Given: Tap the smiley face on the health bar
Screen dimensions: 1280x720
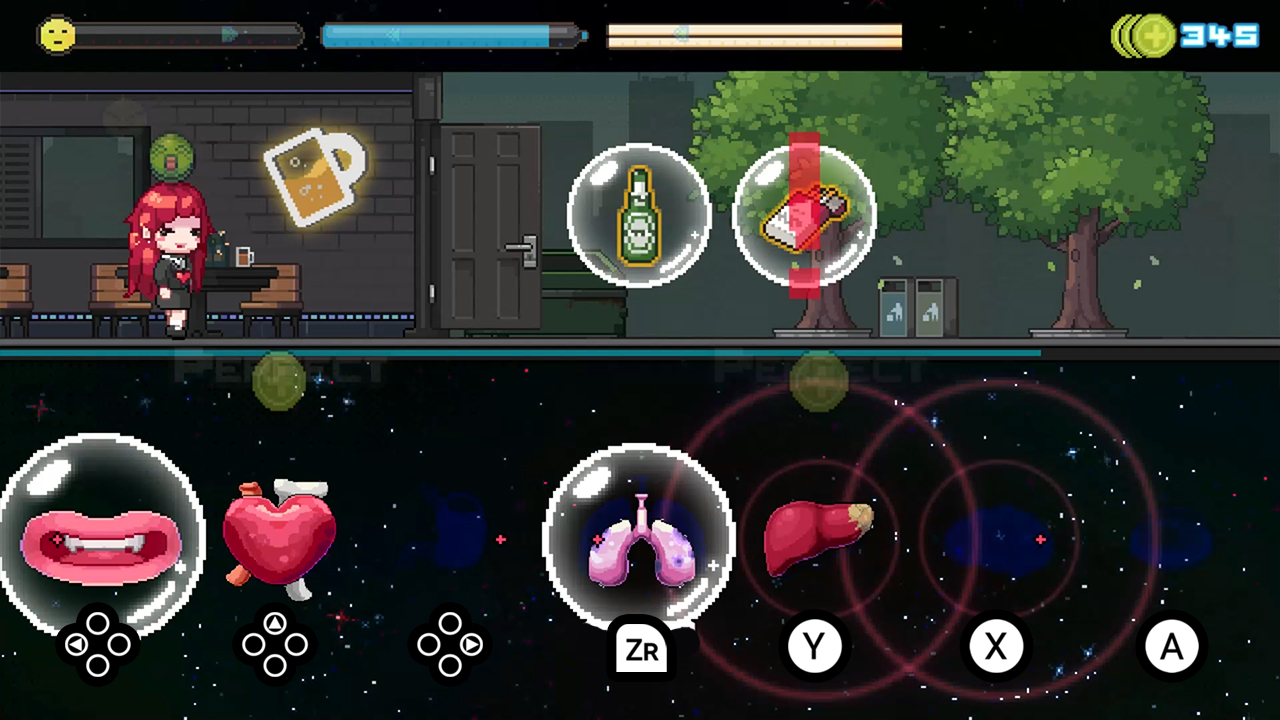Looking at the screenshot, I should point(57,36).
